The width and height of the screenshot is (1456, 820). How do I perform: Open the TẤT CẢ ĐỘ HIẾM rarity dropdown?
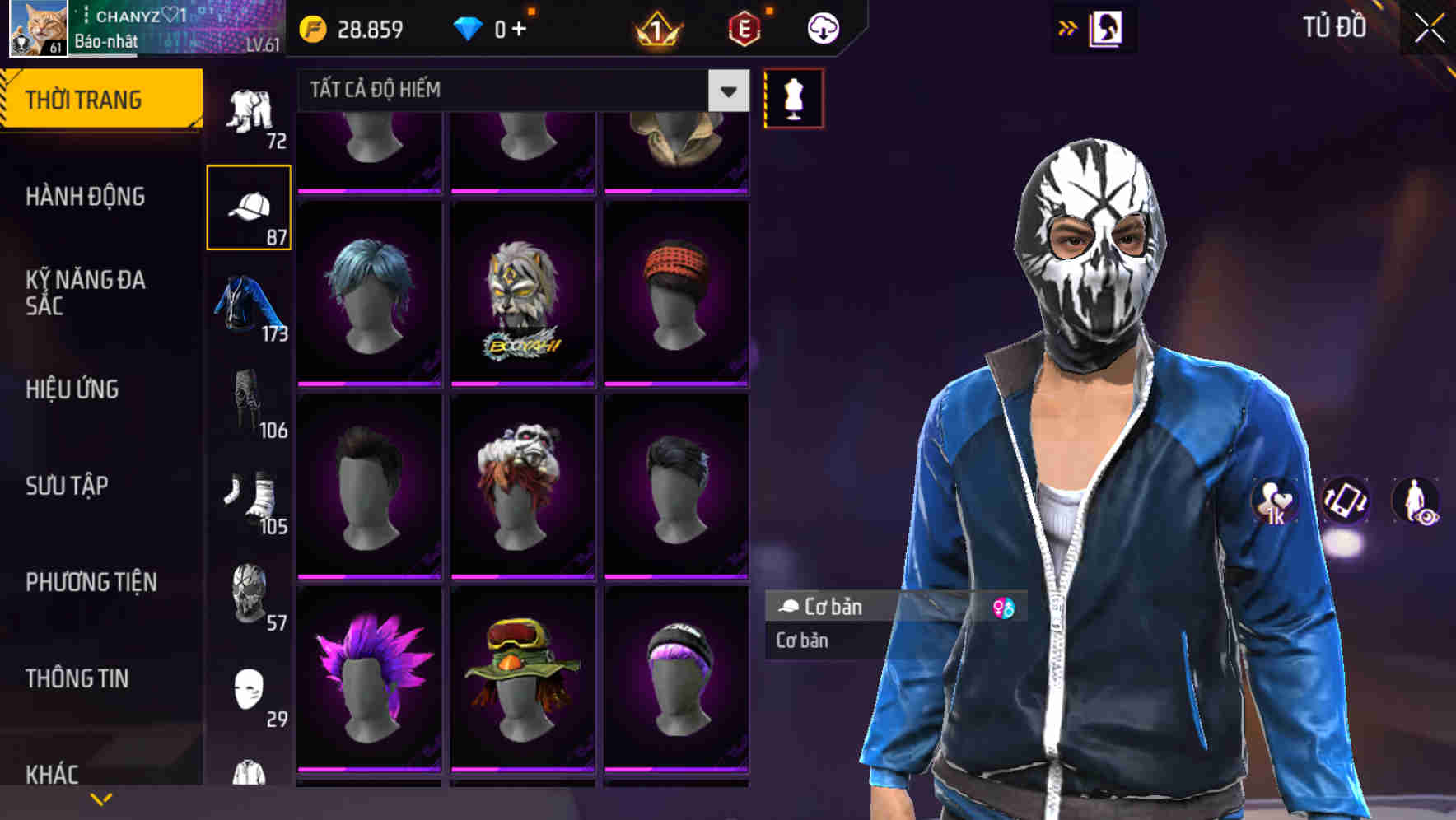pyautogui.click(x=494, y=89)
